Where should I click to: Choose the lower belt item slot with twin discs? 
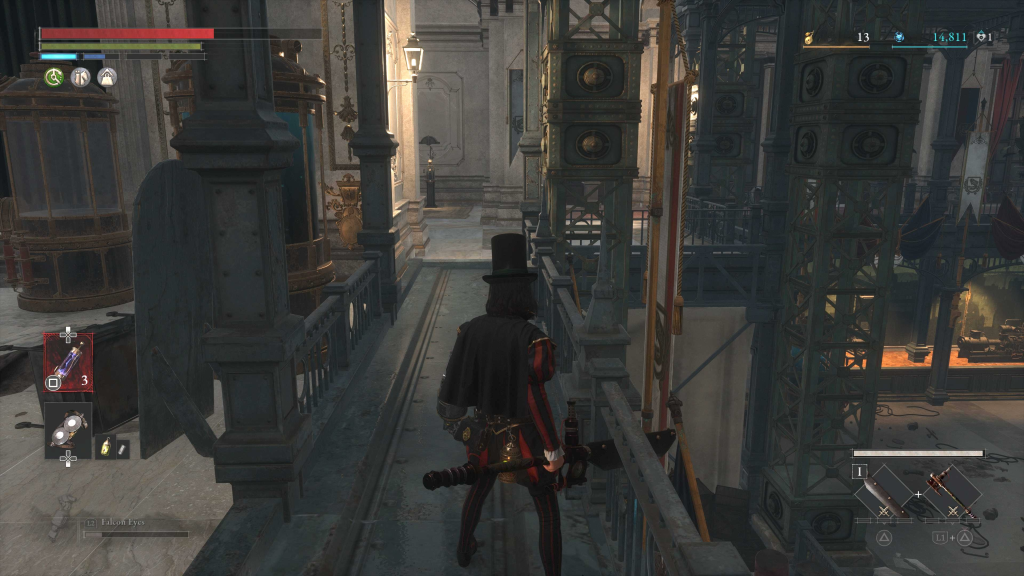click(x=68, y=429)
